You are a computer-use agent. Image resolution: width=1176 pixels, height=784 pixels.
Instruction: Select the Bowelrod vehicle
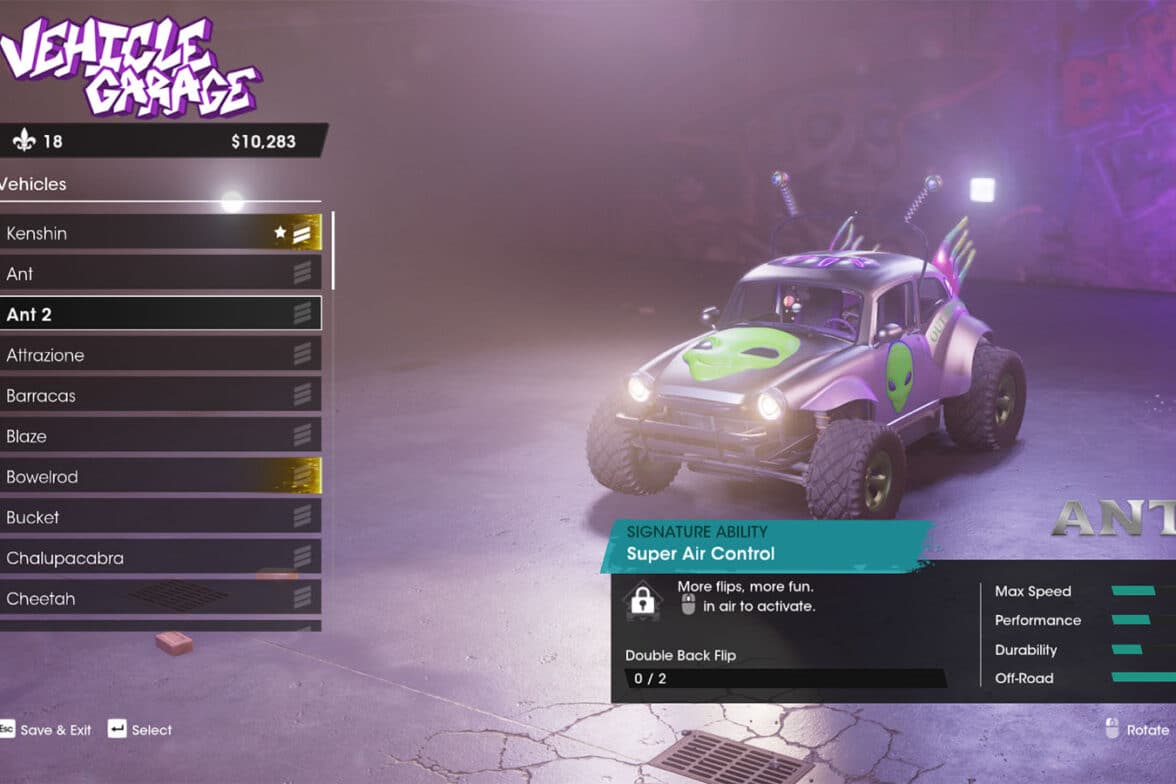[160, 477]
